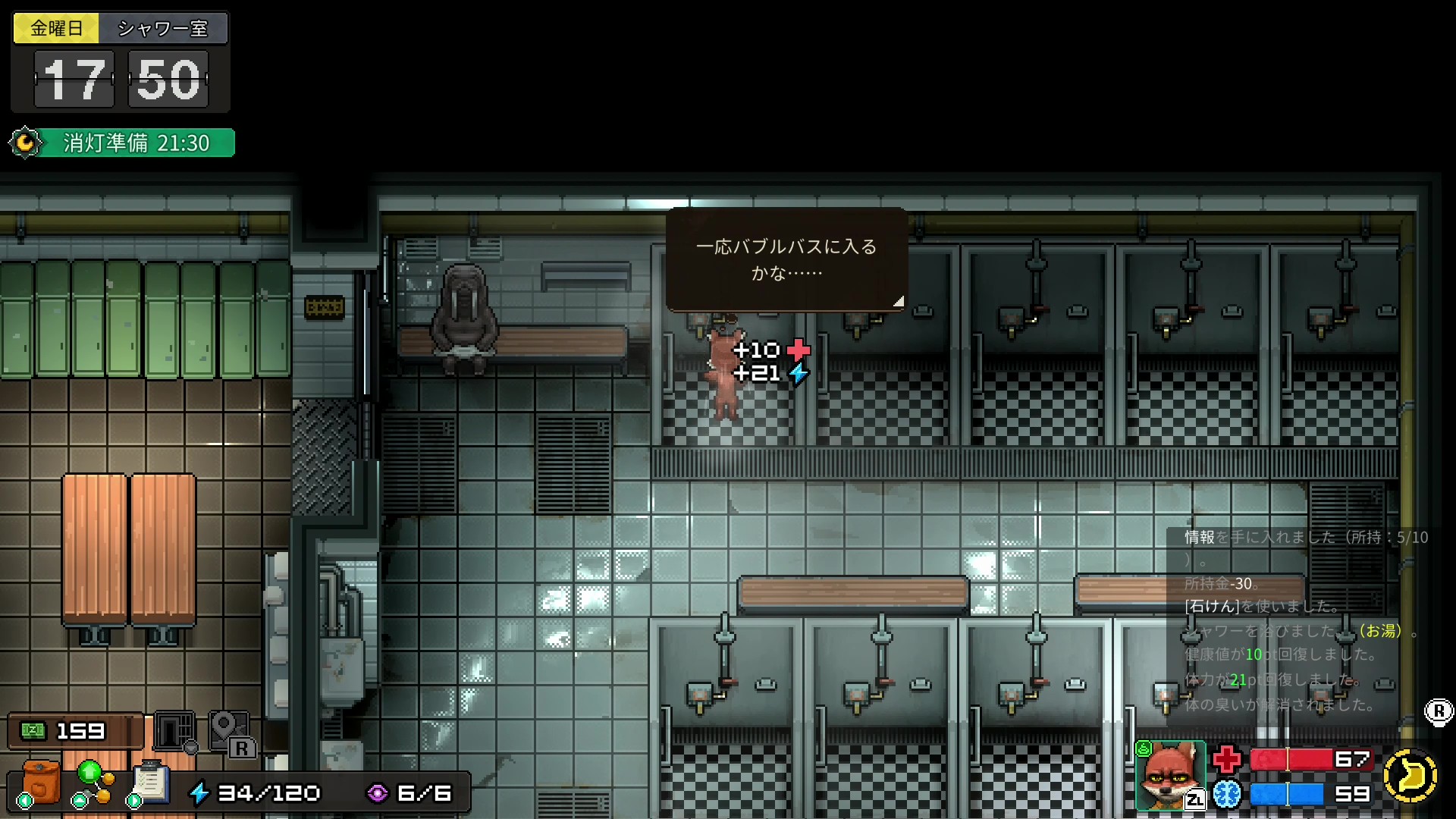The height and width of the screenshot is (819, 1456).
Task: Select the 消灯準備 21:30 schedule tracker
Action: tap(123, 143)
